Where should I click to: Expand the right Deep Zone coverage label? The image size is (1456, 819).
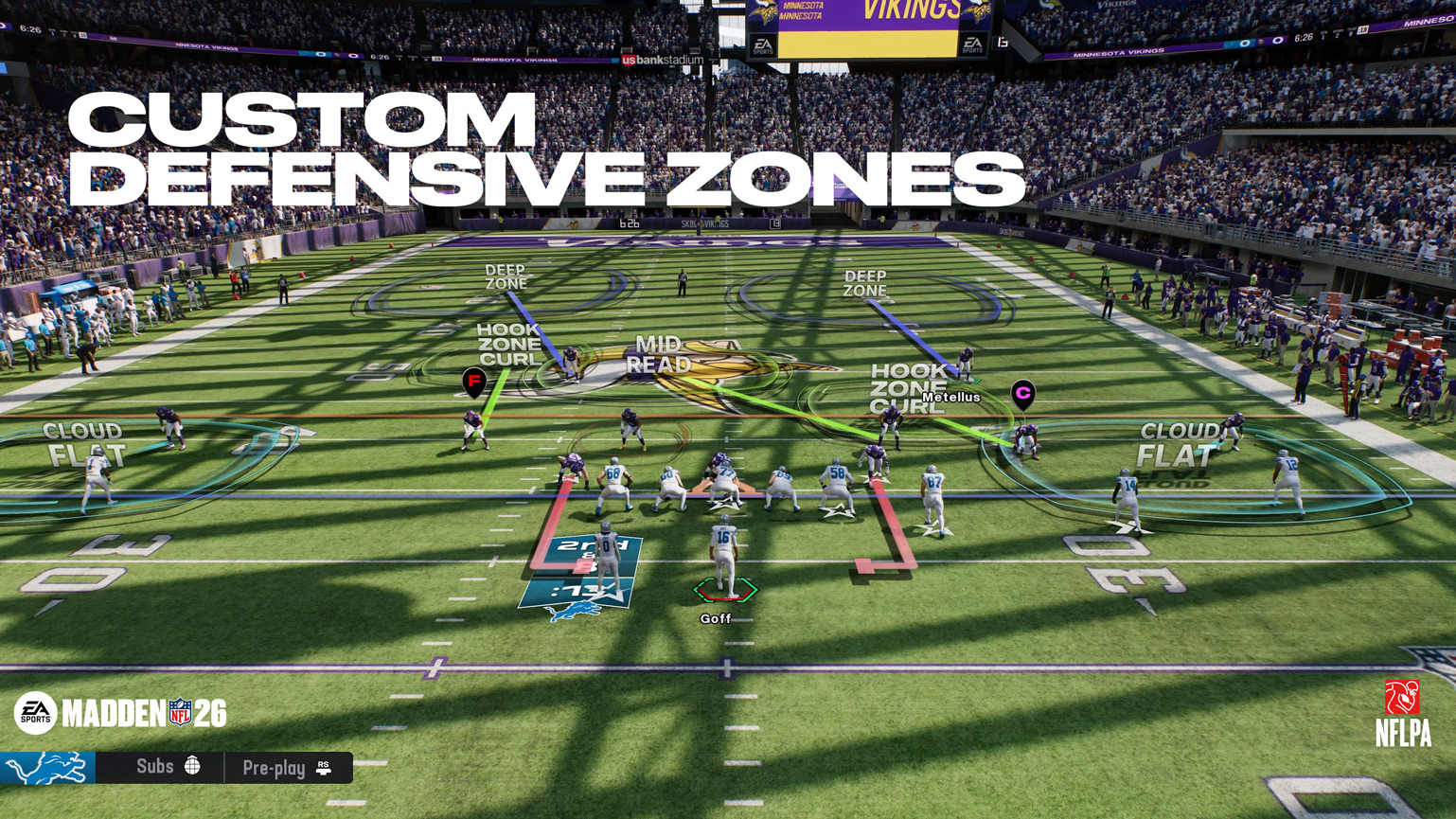864,283
